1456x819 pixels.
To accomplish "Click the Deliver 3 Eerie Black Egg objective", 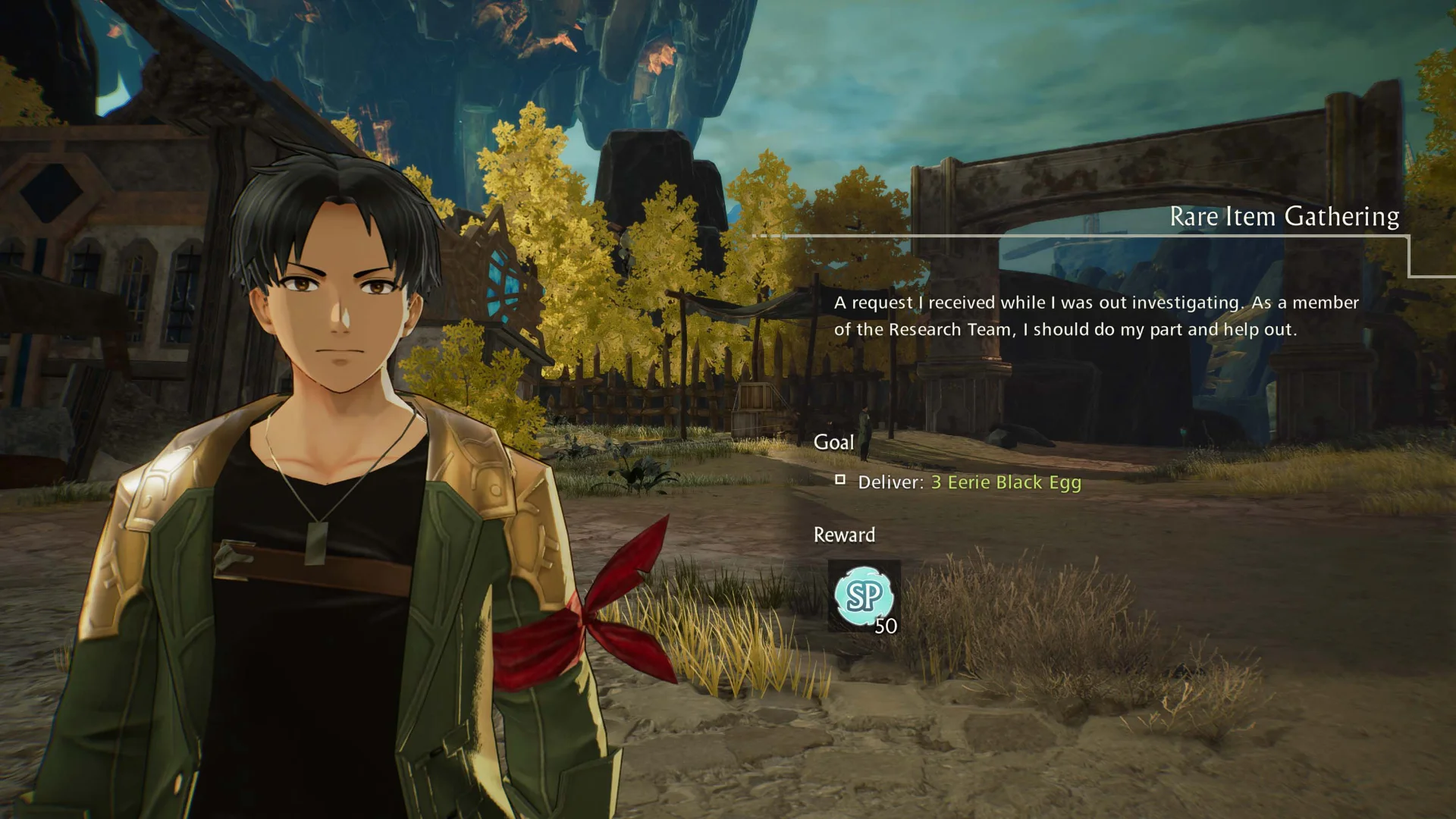I will [x=968, y=482].
